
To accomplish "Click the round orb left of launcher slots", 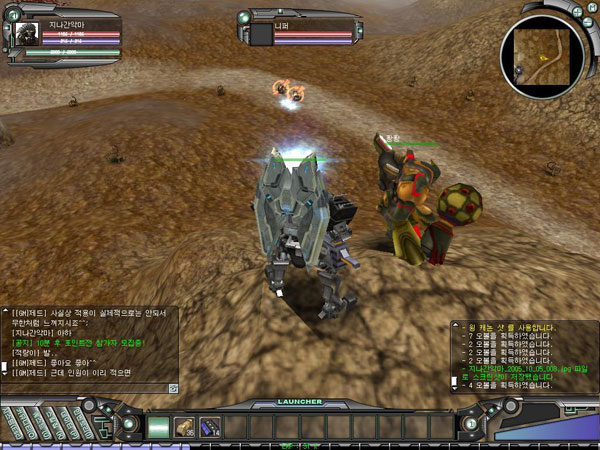I will [x=131, y=424].
